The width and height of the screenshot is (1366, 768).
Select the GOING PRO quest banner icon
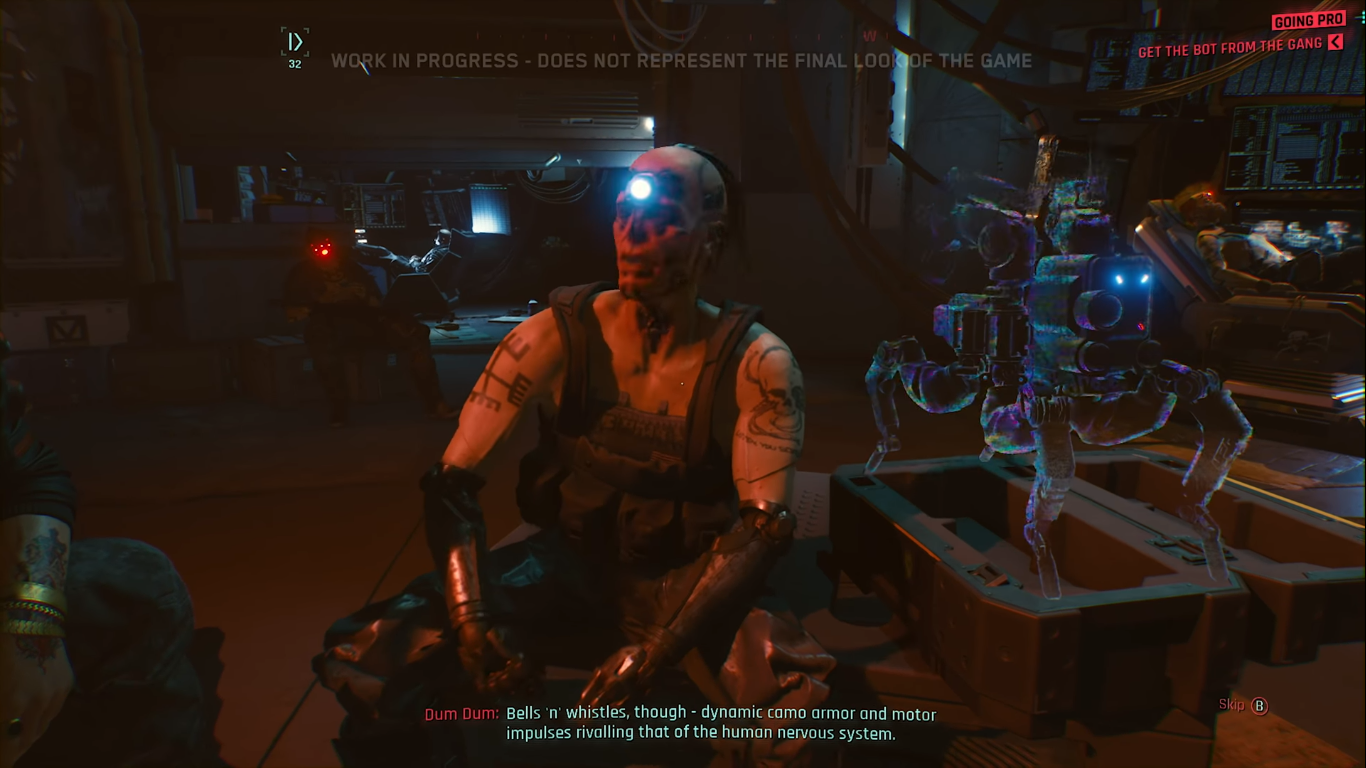[1308, 20]
